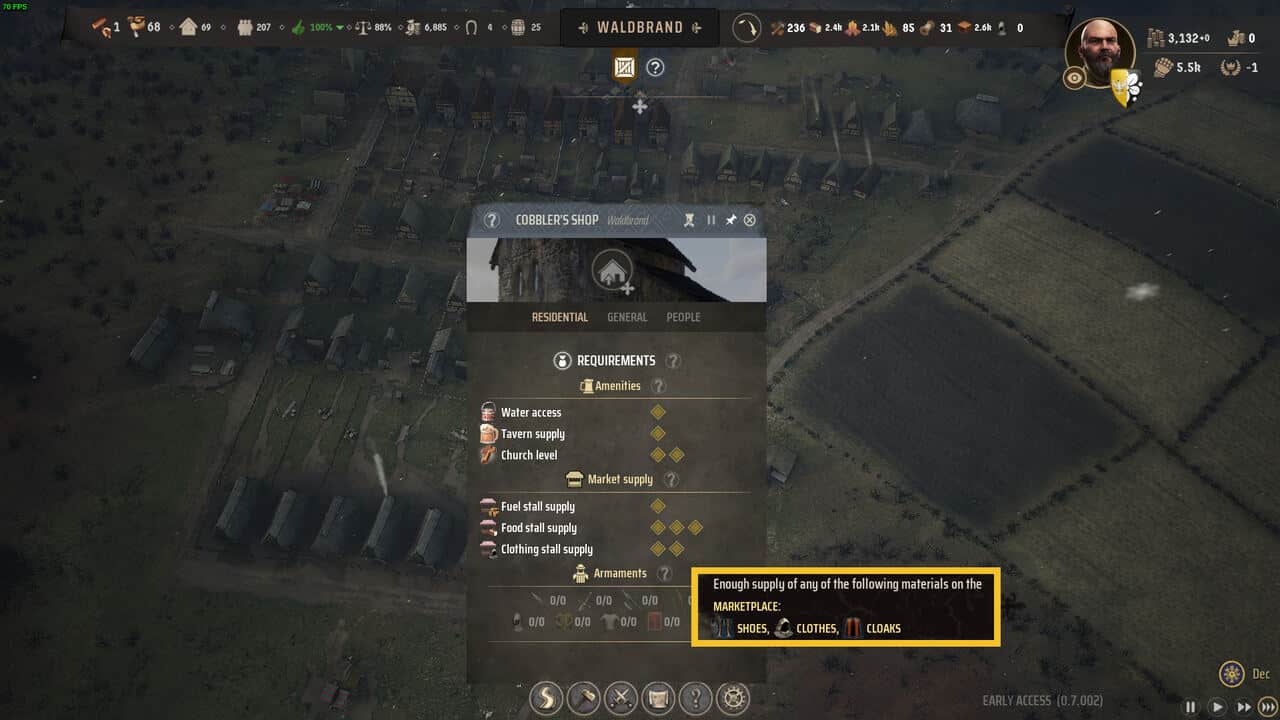This screenshot has height=720, width=1280.
Task: Show help for Requirements section
Action: (674, 361)
